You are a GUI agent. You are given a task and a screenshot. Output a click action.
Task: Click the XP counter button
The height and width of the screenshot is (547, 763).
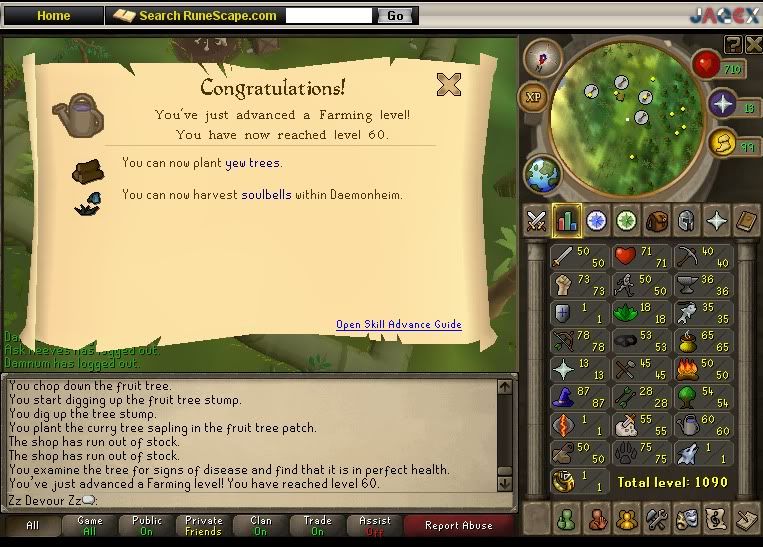coord(533,97)
